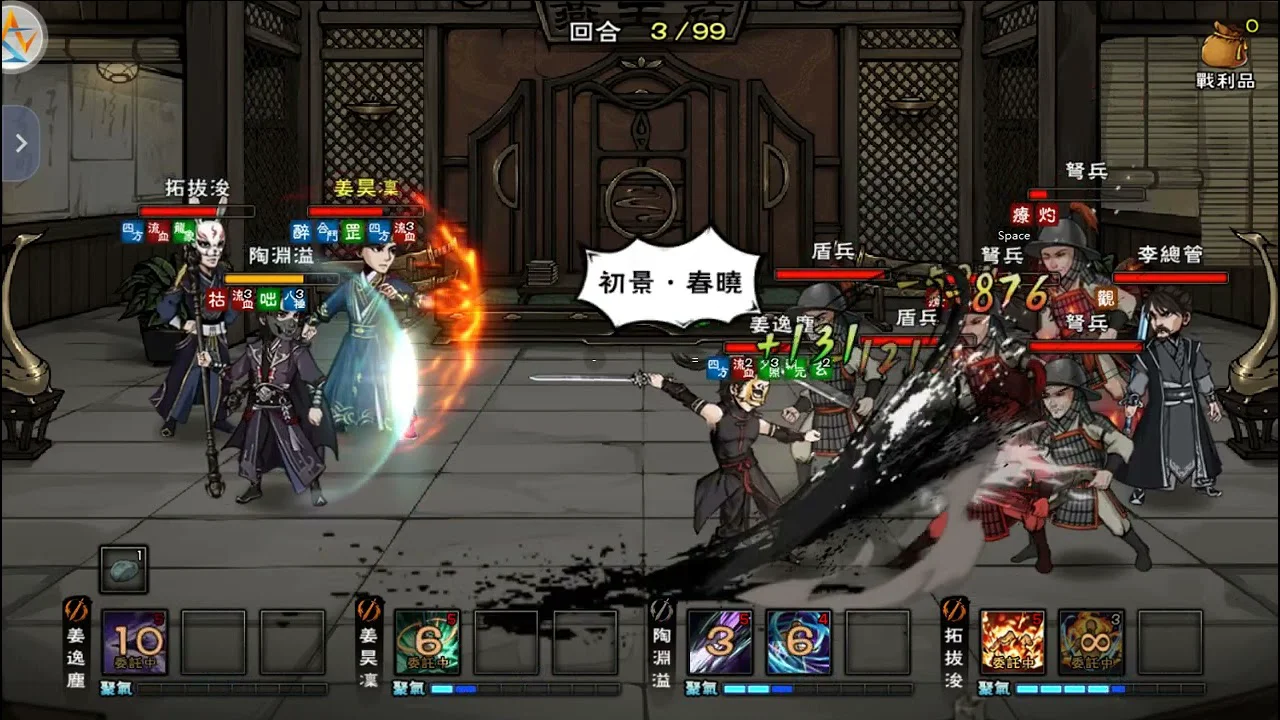Select 姜昊凜's green skill showing 6
The width and height of the screenshot is (1280, 720).
[427, 642]
